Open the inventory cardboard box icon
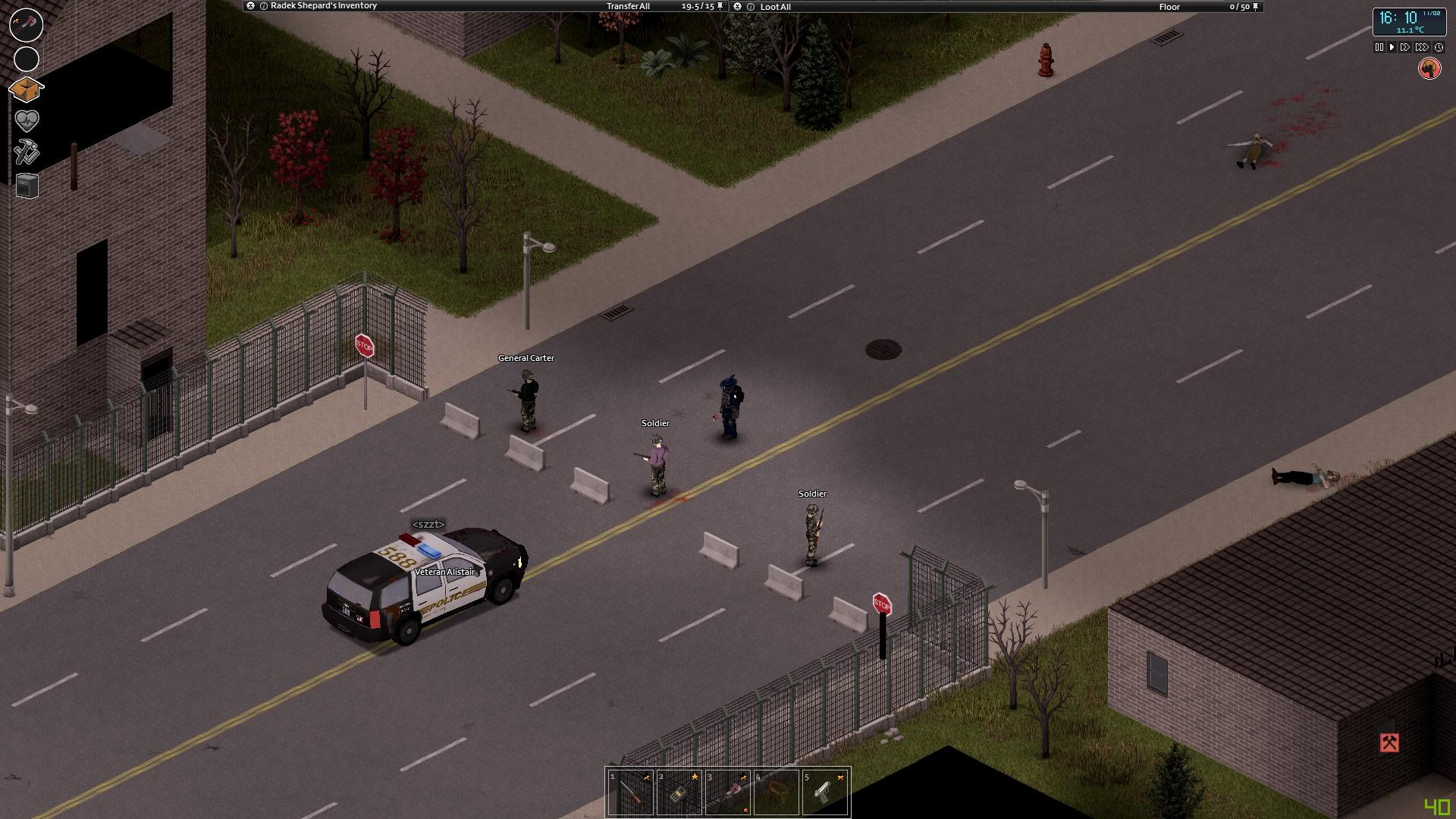The height and width of the screenshot is (819, 1456). point(26,89)
